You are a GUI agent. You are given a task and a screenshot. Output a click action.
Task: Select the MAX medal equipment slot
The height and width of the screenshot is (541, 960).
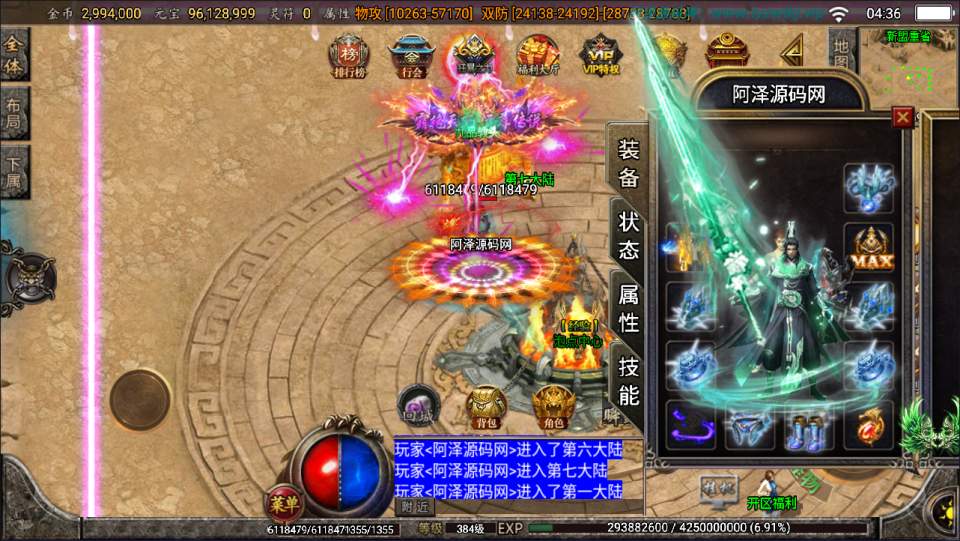[x=868, y=247]
